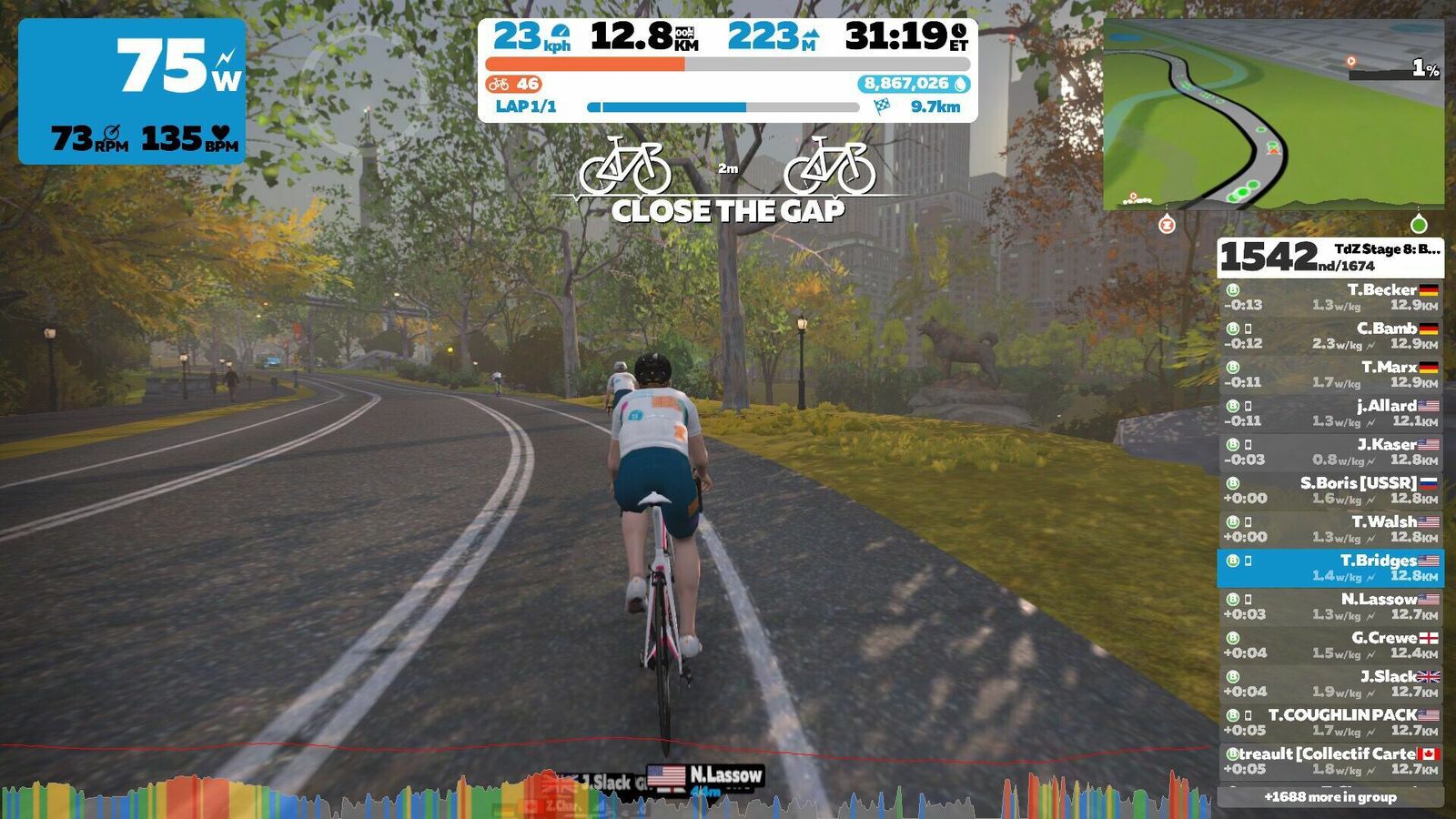Select the Collectif Carte rider row

(x=1330, y=762)
